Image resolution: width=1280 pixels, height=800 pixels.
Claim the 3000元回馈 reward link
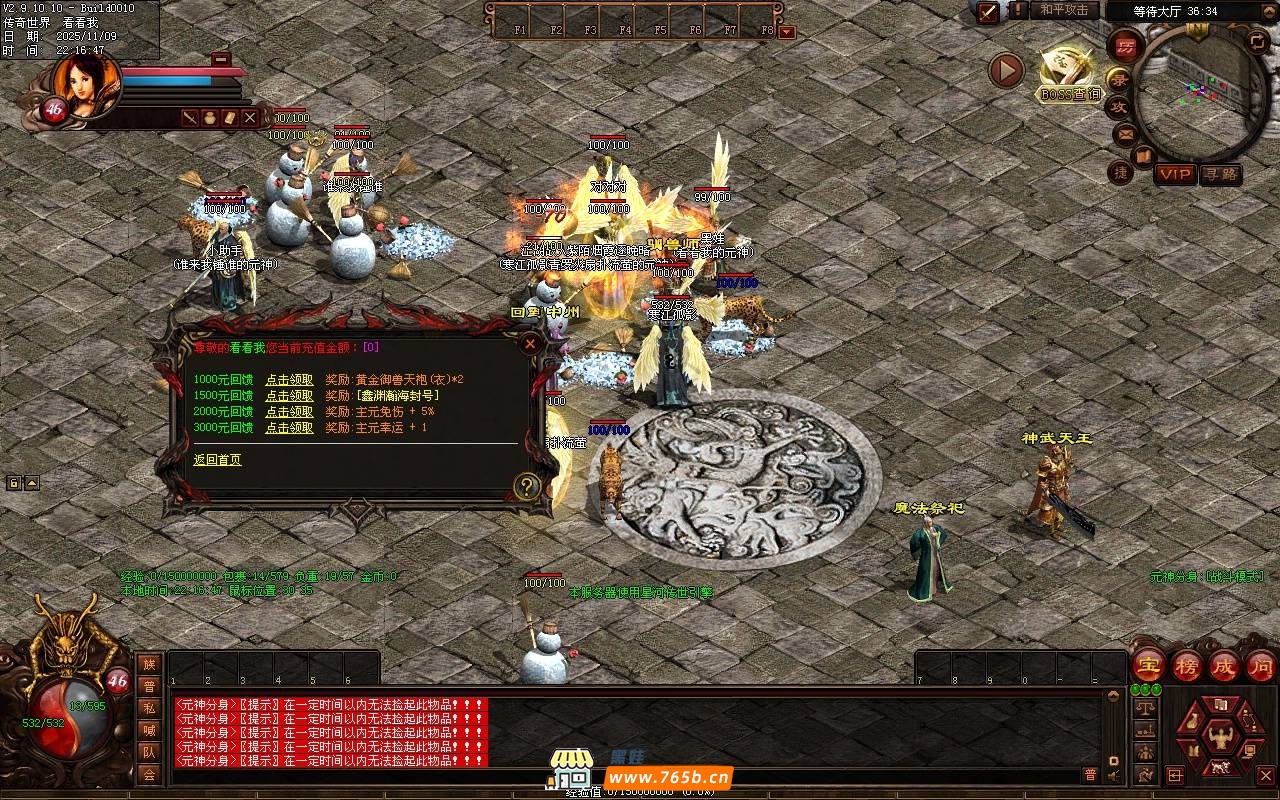[x=289, y=428]
